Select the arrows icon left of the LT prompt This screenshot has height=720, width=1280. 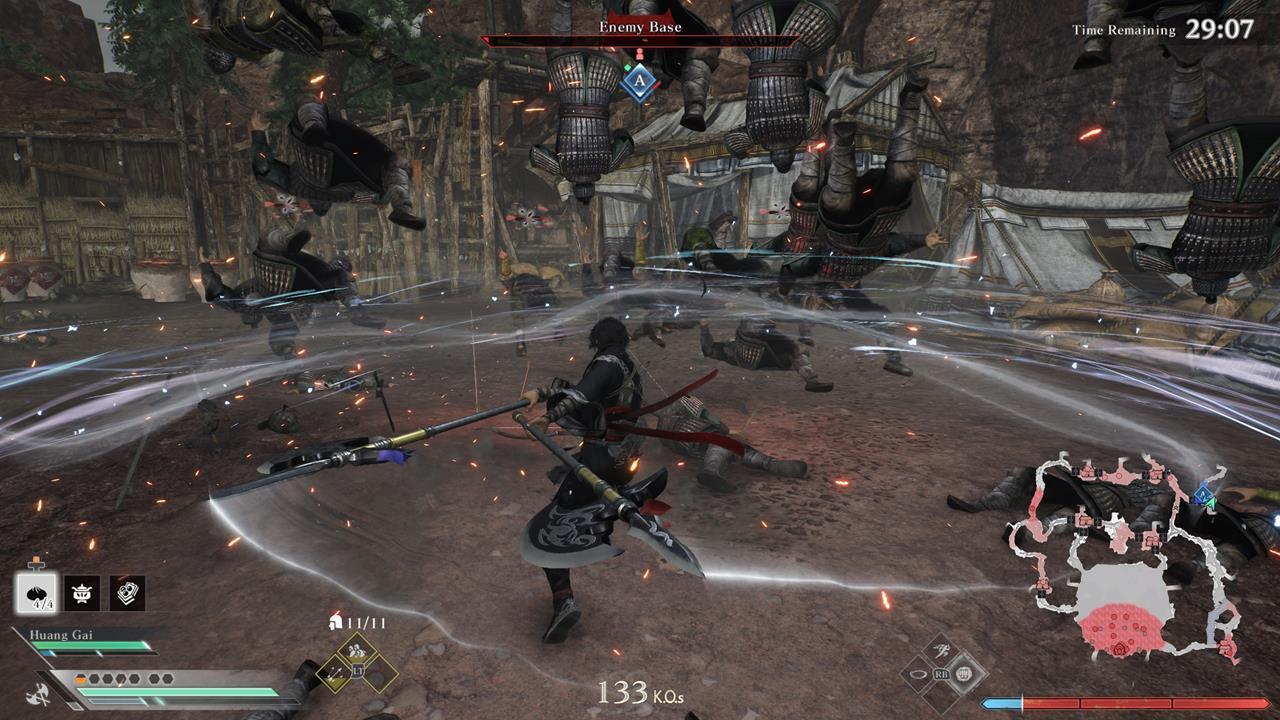coord(334,674)
